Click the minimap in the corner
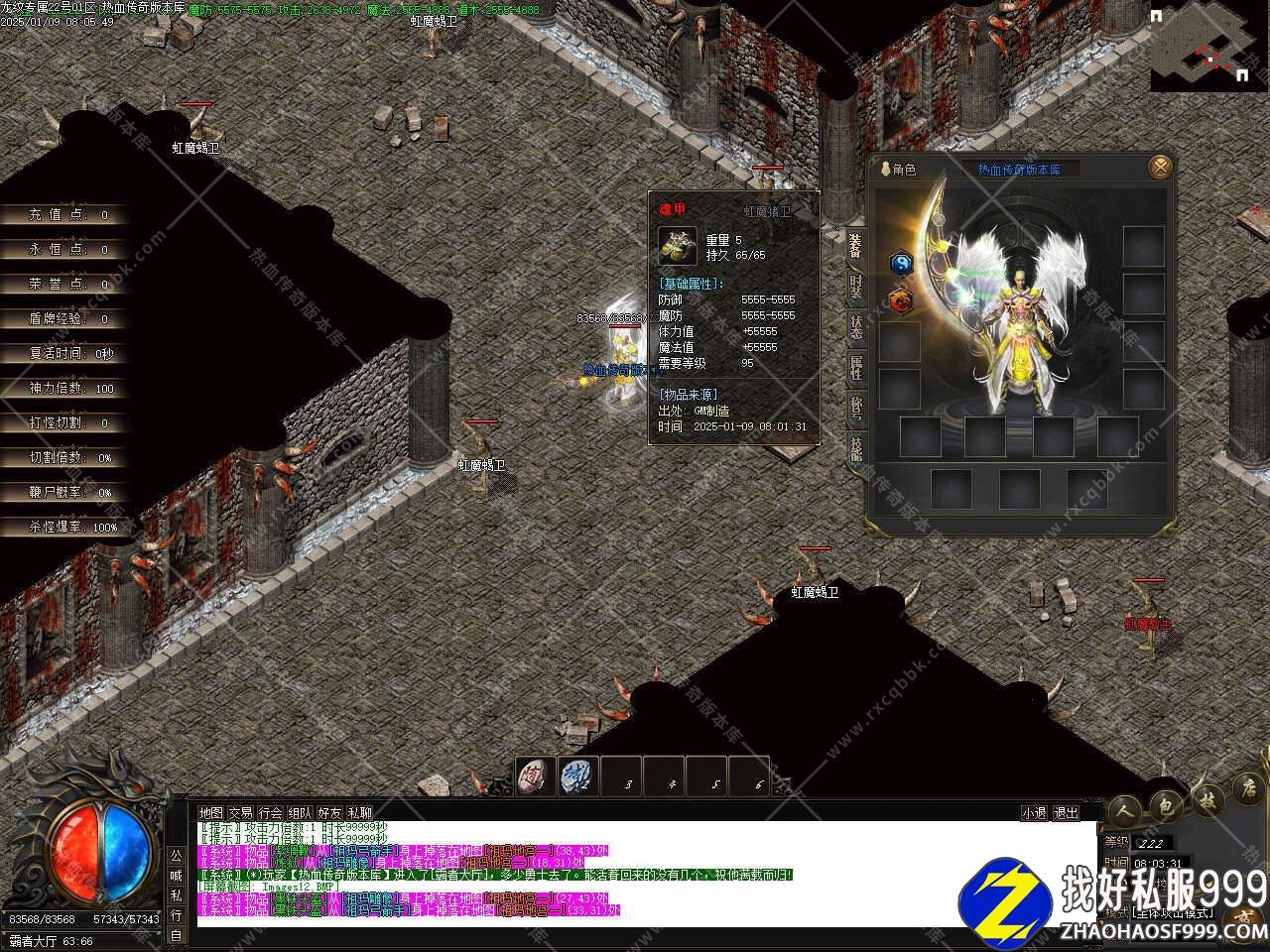This screenshot has width=1270, height=952. [1209, 47]
